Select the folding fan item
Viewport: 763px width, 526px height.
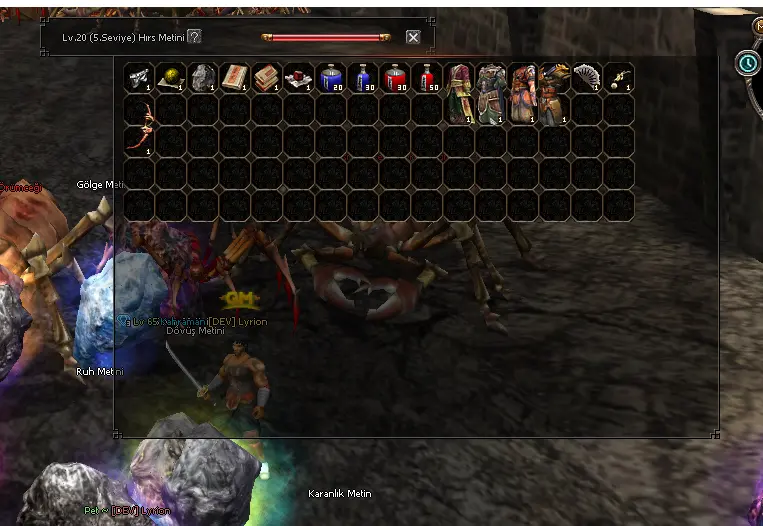tap(587, 77)
